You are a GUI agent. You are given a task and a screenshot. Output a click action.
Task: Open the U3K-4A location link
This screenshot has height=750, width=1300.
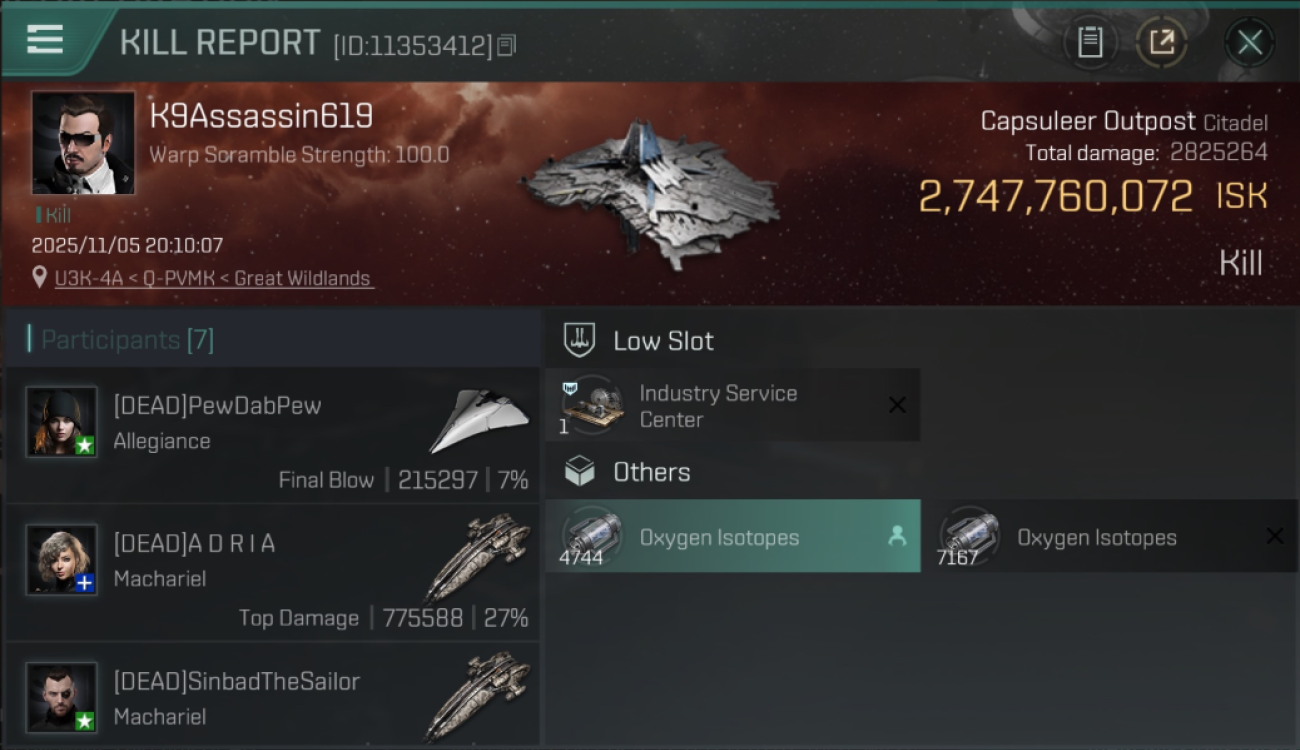tap(213, 278)
